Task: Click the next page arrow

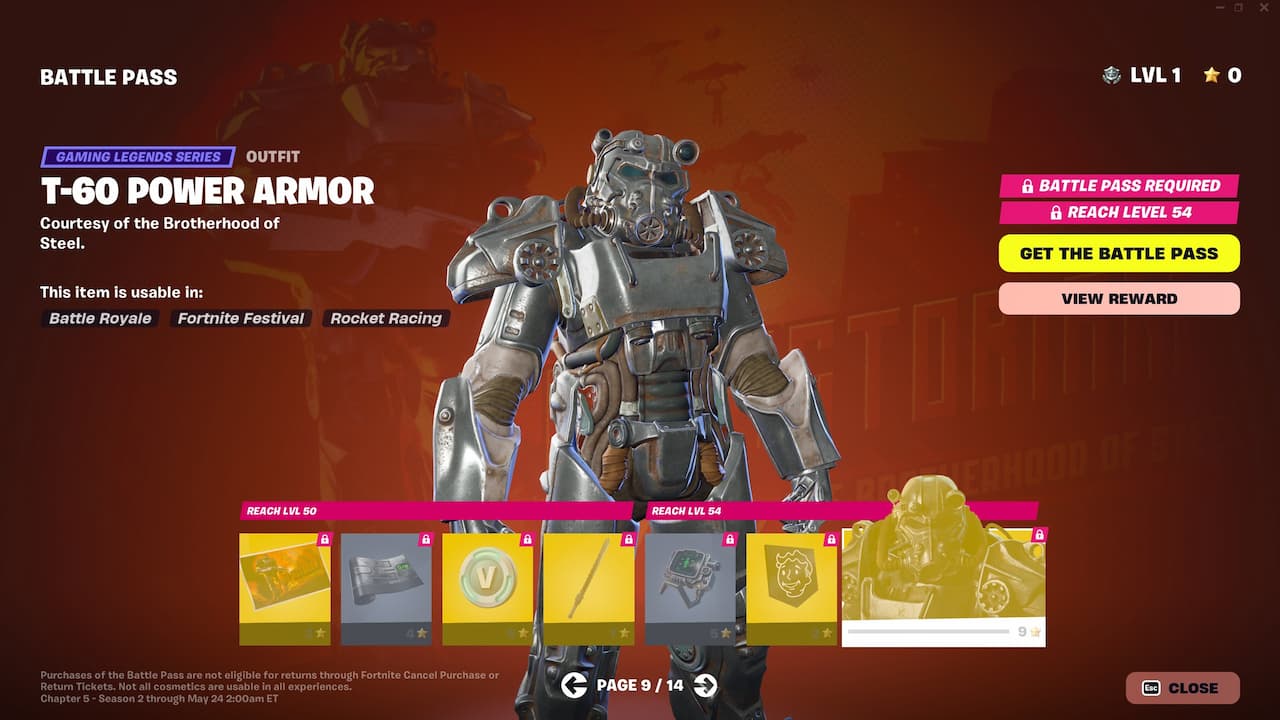Action: point(706,687)
